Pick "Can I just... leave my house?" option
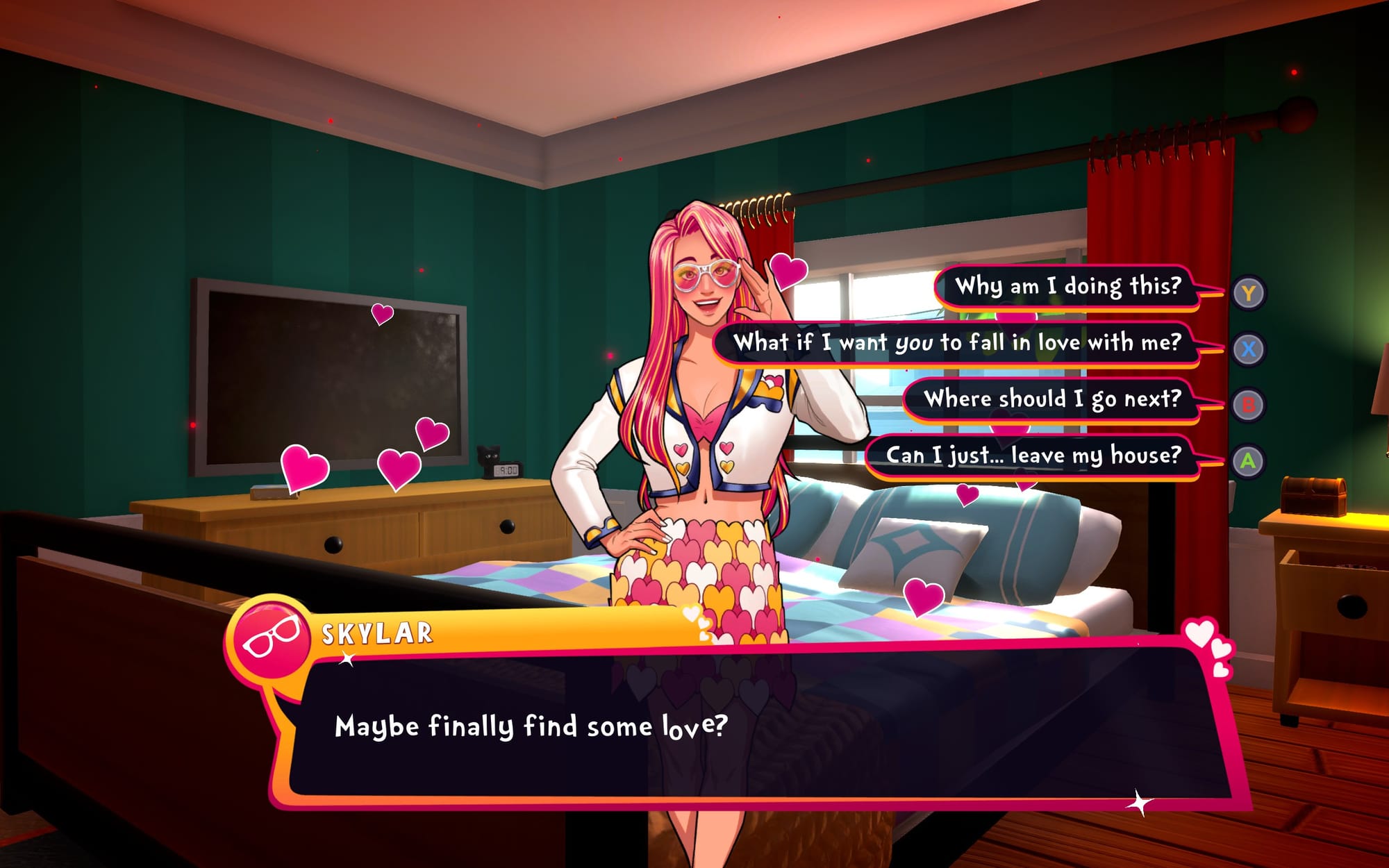Image resolution: width=1389 pixels, height=868 pixels. [x=1033, y=456]
